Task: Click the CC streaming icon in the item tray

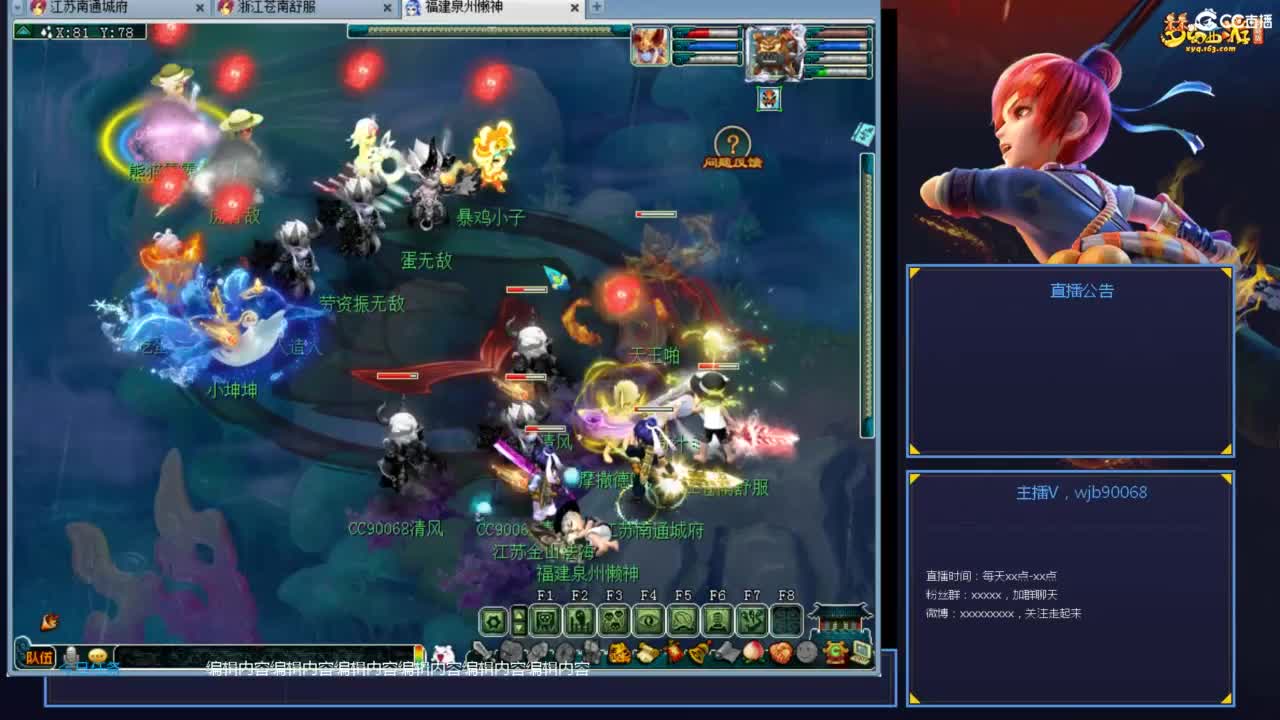Action: (x=838, y=653)
